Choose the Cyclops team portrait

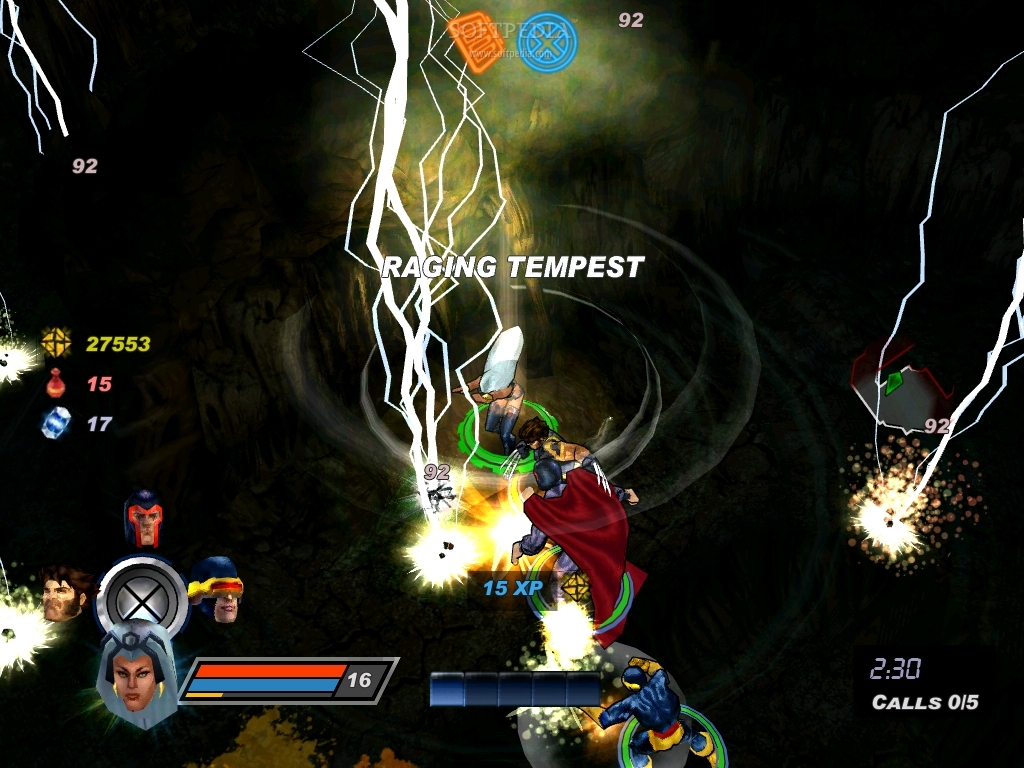click(x=215, y=588)
